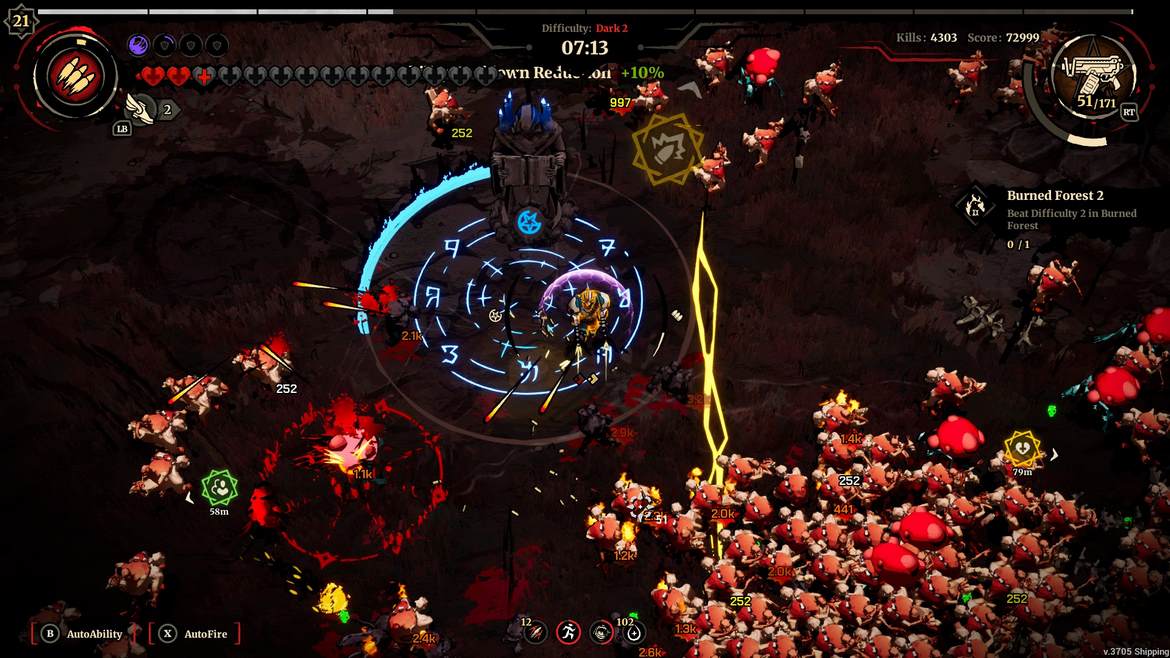The width and height of the screenshot is (1170, 658).
Task: Toggle the AutoAbility option
Action: [84, 633]
